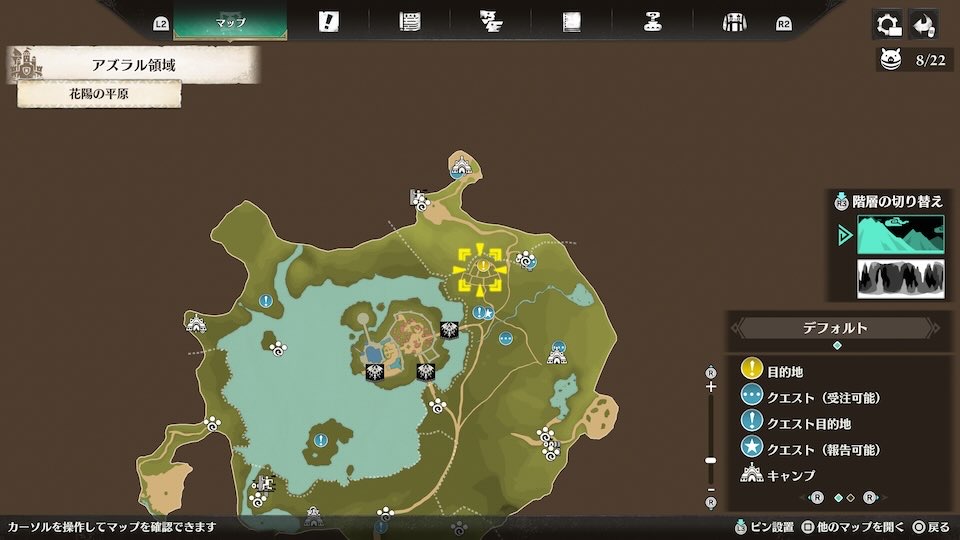The image size is (960, 540).
Task: Select the surface mountain layer thumbnail
Action: point(900,235)
